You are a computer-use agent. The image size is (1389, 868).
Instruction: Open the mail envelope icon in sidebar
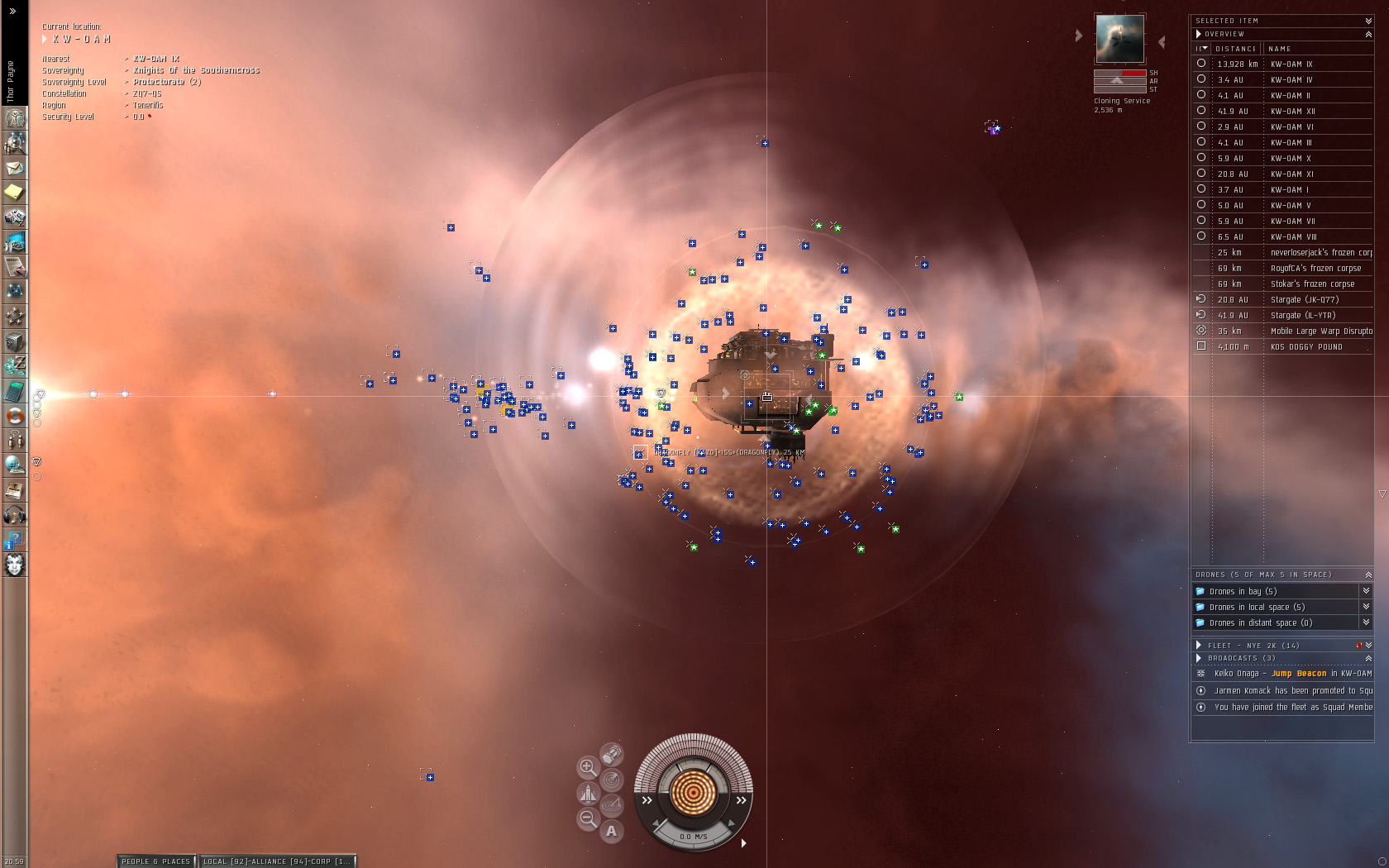click(x=14, y=168)
